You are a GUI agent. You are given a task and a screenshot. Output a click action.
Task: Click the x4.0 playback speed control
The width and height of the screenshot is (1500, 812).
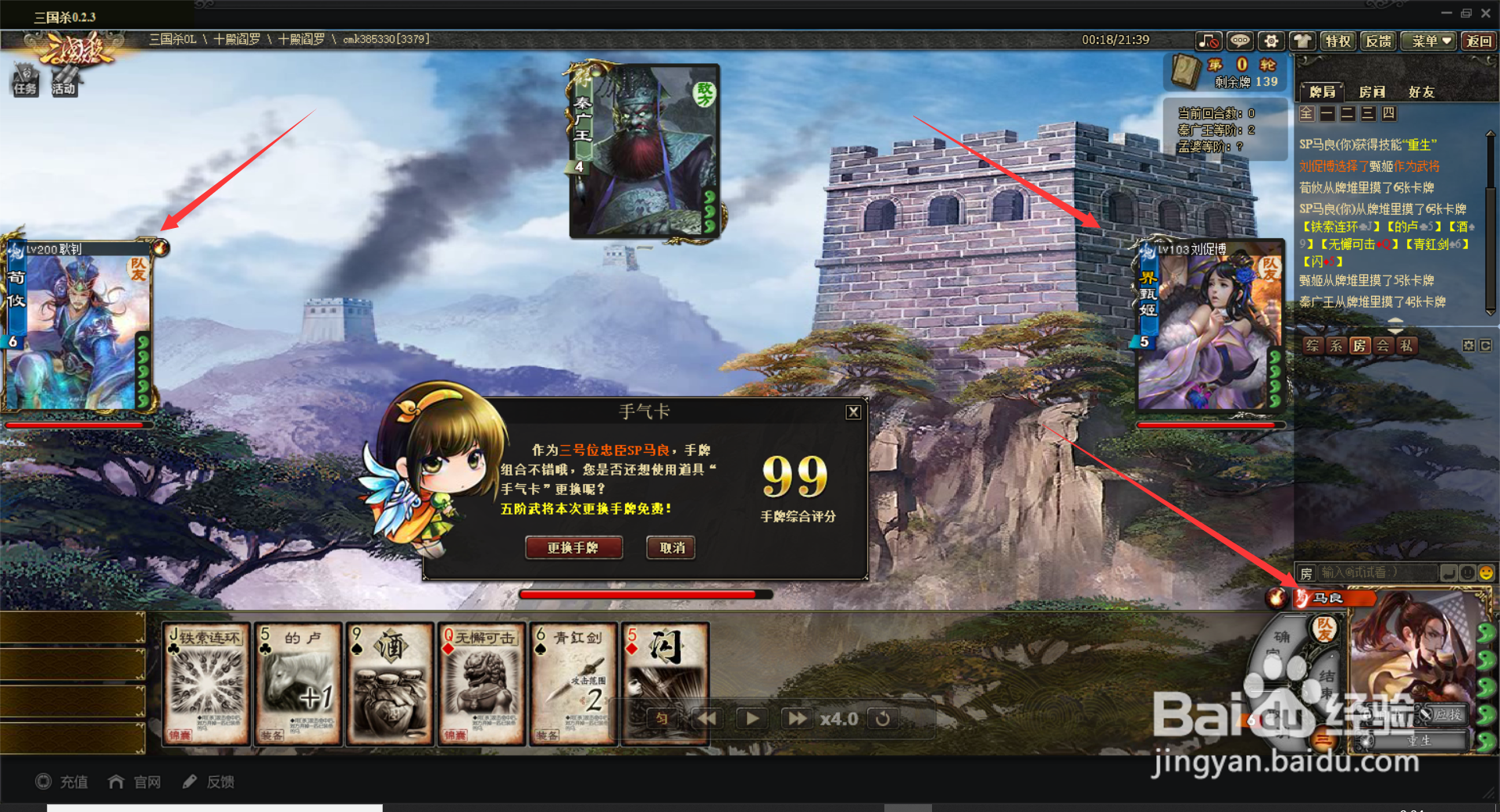839,719
